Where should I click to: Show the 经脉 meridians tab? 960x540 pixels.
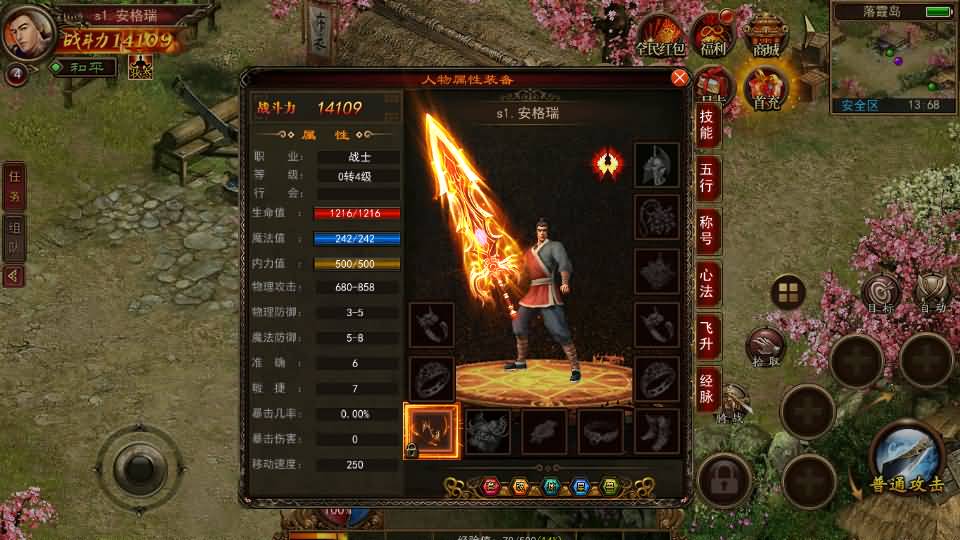point(706,390)
